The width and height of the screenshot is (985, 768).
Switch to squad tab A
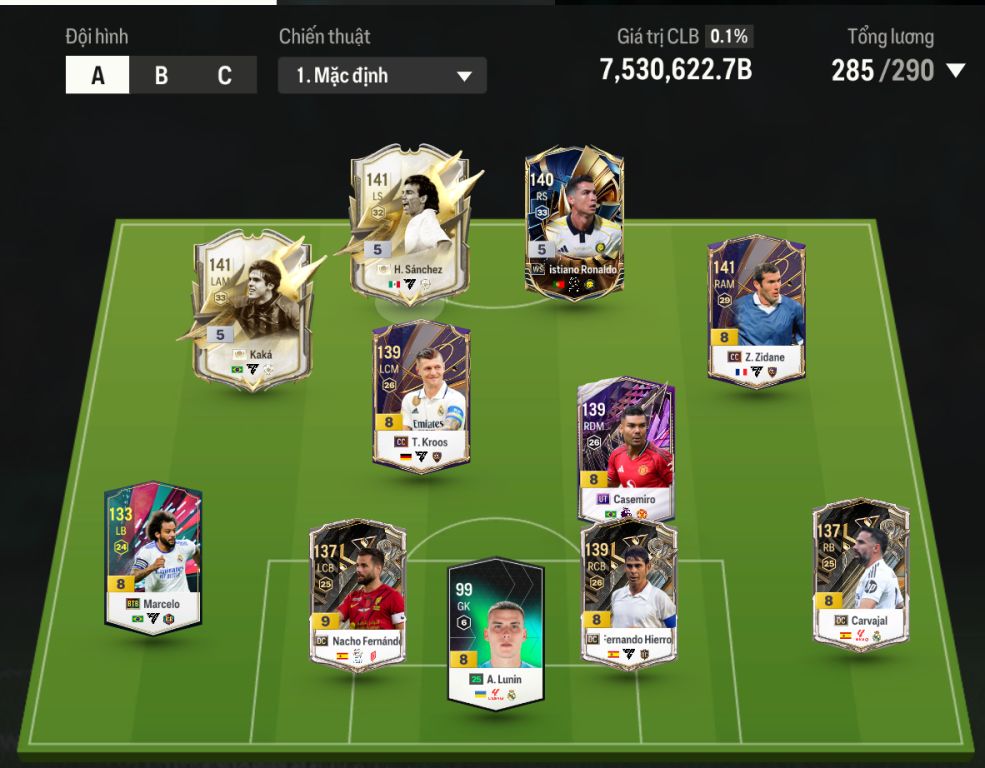(98, 76)
